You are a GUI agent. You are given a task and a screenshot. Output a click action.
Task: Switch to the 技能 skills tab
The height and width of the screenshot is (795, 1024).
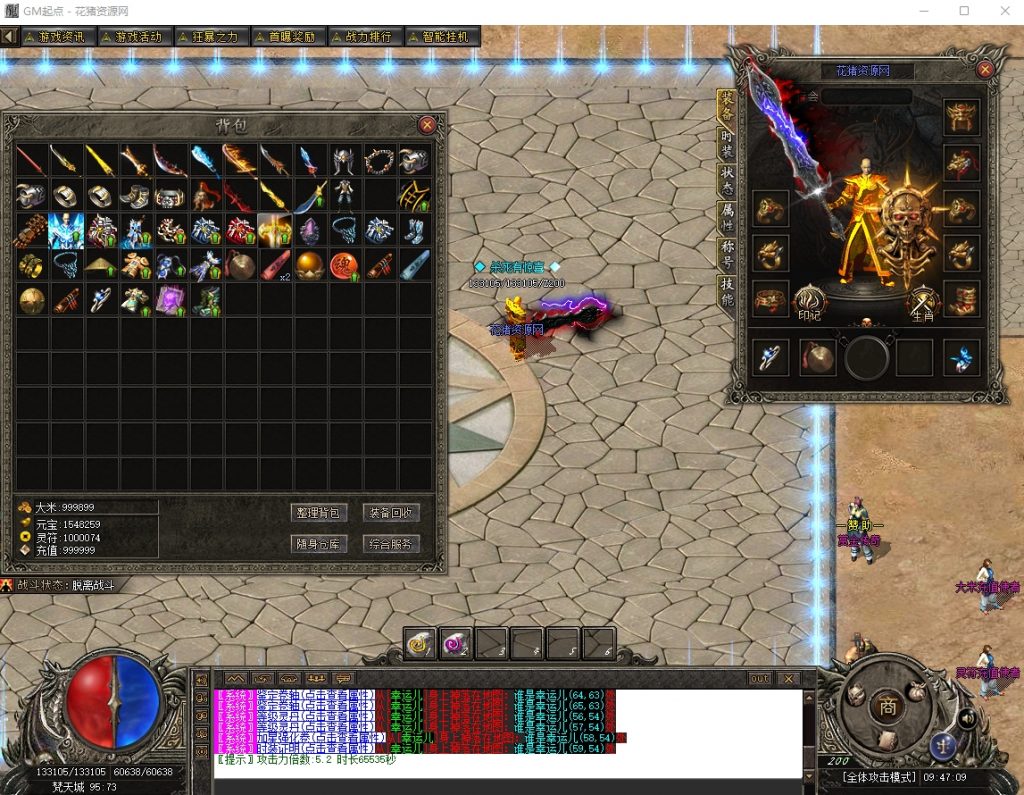[x=727, y=291]
